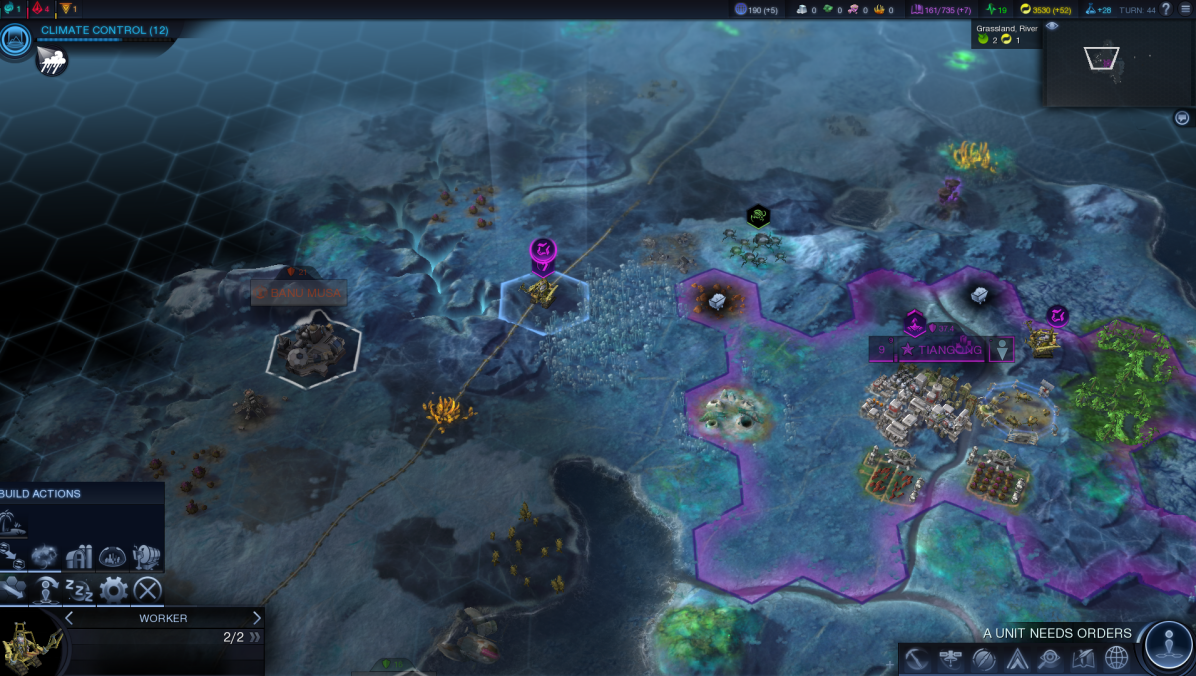
Task: Open the globe diplomacy overview icon
Action: (1116, 658)
